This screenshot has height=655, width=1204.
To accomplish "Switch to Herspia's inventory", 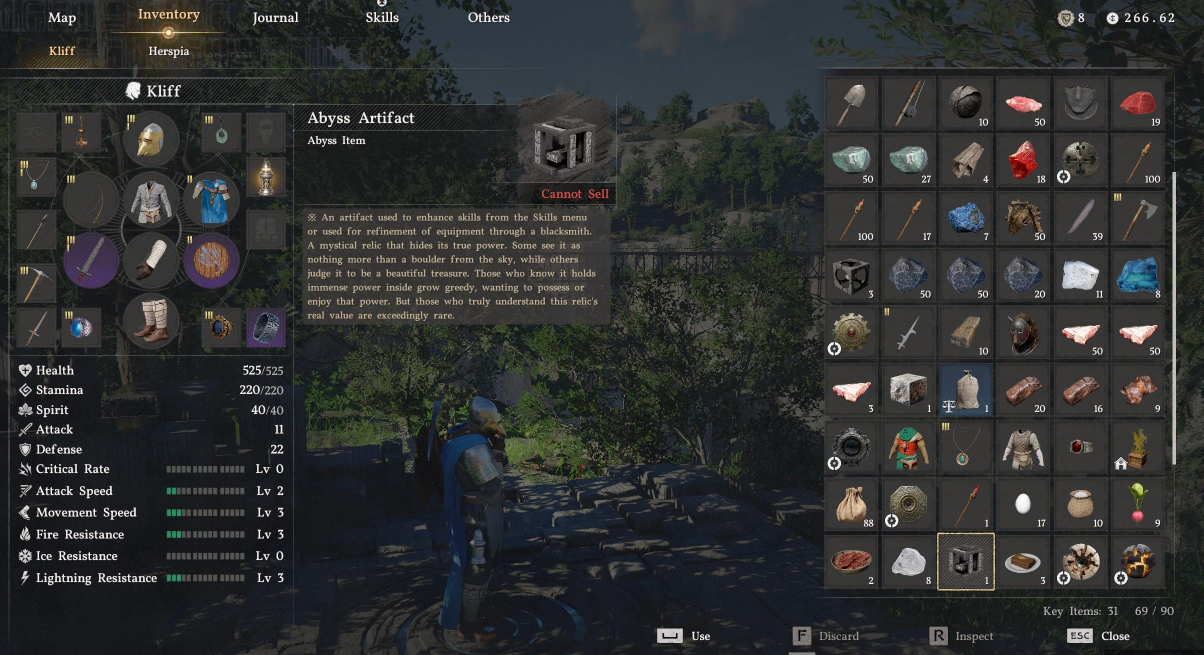I will (x=168, y=51).
